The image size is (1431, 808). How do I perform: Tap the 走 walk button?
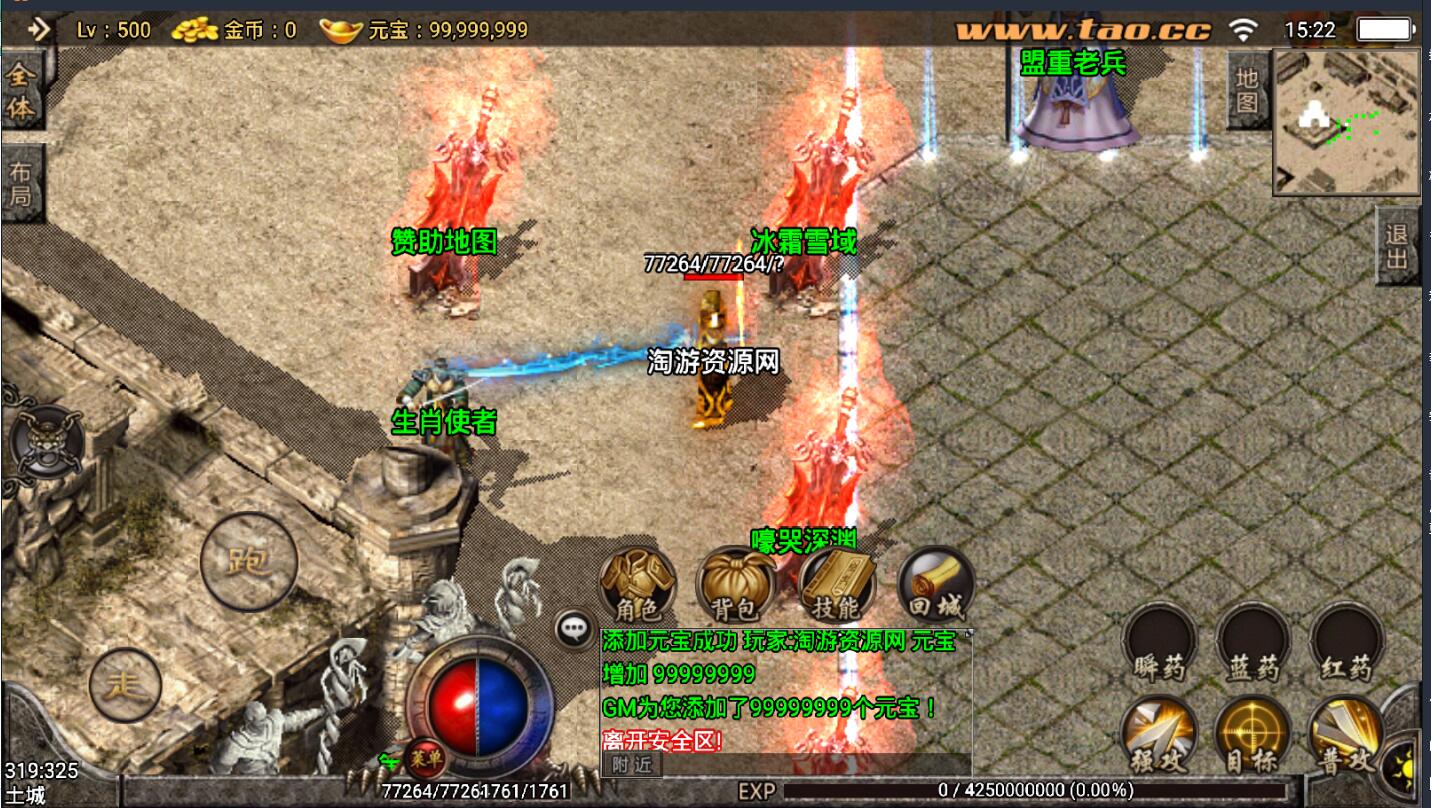126,685
